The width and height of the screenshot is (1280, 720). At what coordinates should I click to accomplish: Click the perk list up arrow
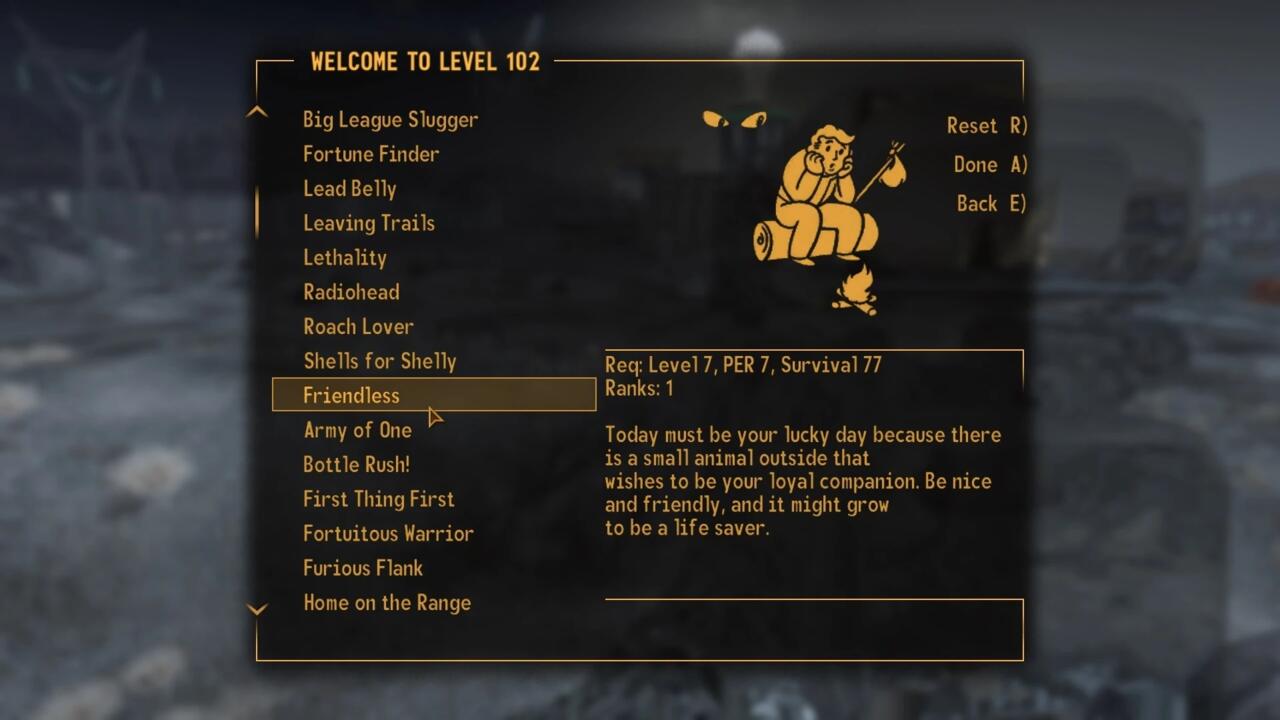[x=257, y=112]
